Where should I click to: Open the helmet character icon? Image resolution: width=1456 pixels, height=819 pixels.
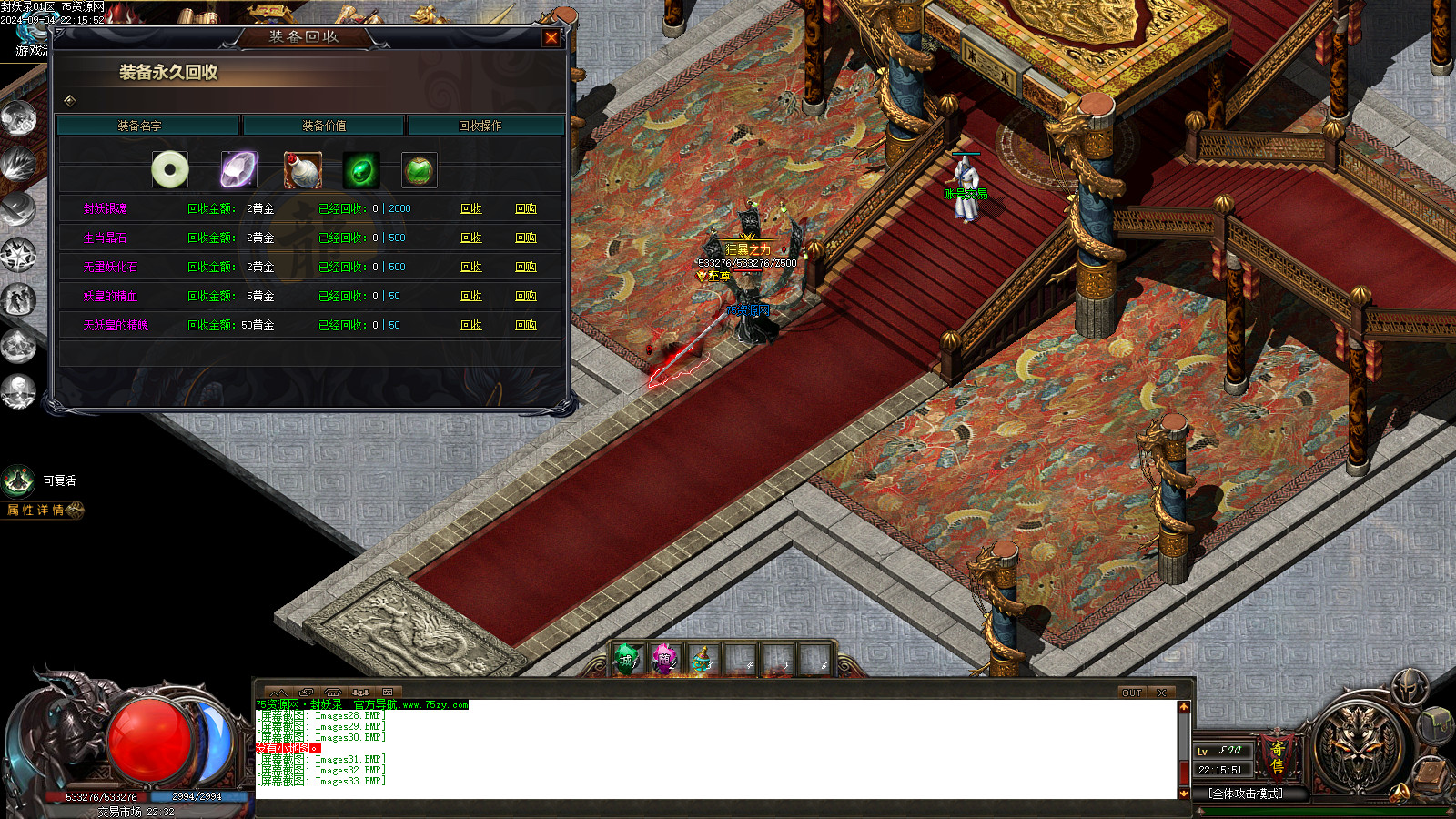[x=1410, y=688]
